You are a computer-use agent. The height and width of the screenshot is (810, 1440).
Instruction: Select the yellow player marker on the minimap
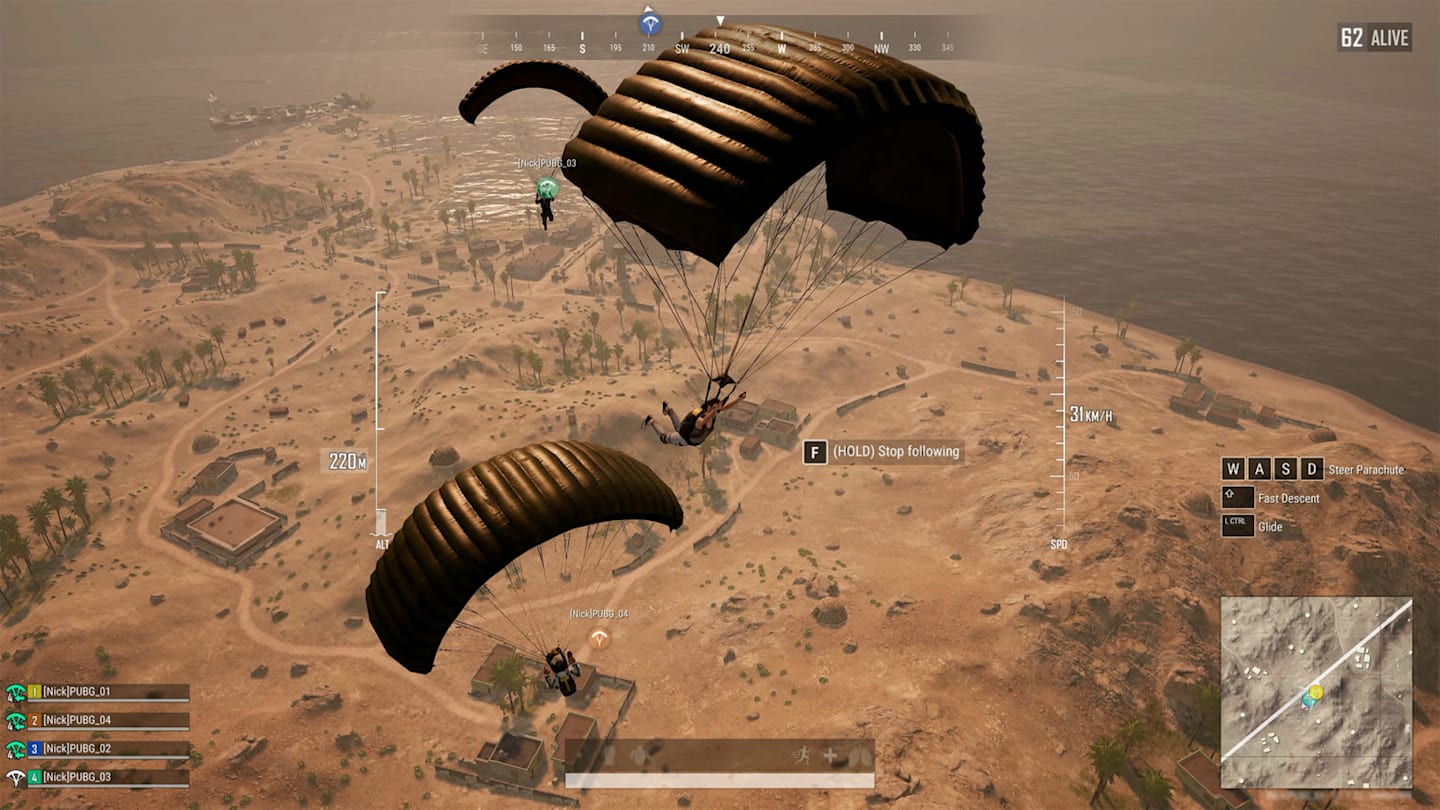pos(1316,693)
